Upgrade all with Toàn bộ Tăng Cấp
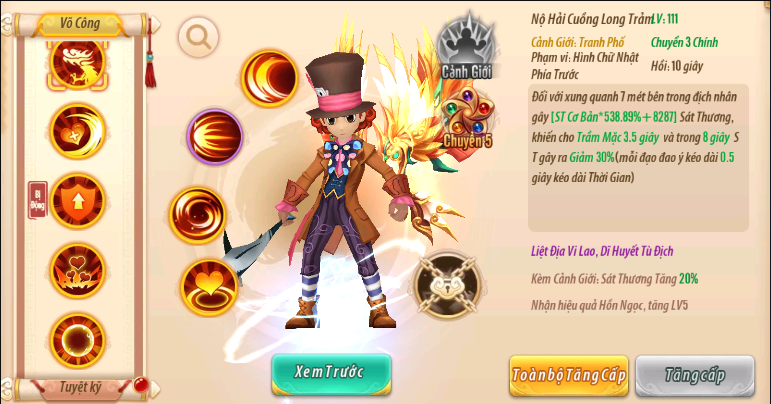Screen dimensions: 771x404 [569, 375]
